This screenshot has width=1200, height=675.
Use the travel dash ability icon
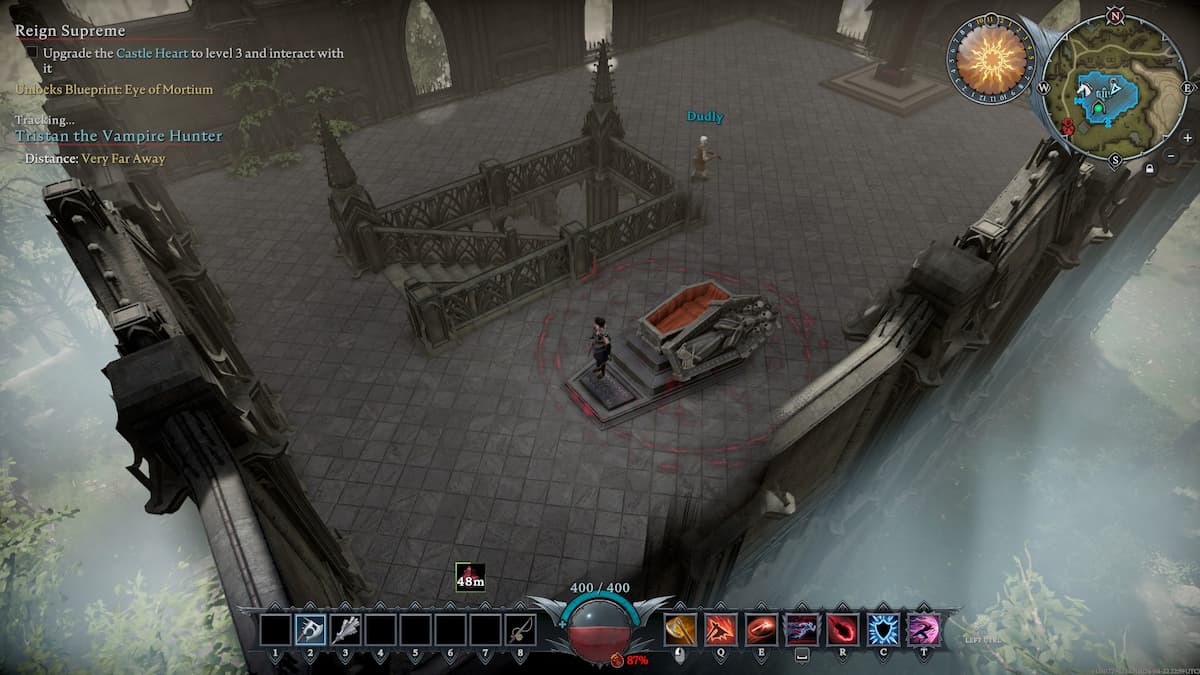click(x=801, y=629)
